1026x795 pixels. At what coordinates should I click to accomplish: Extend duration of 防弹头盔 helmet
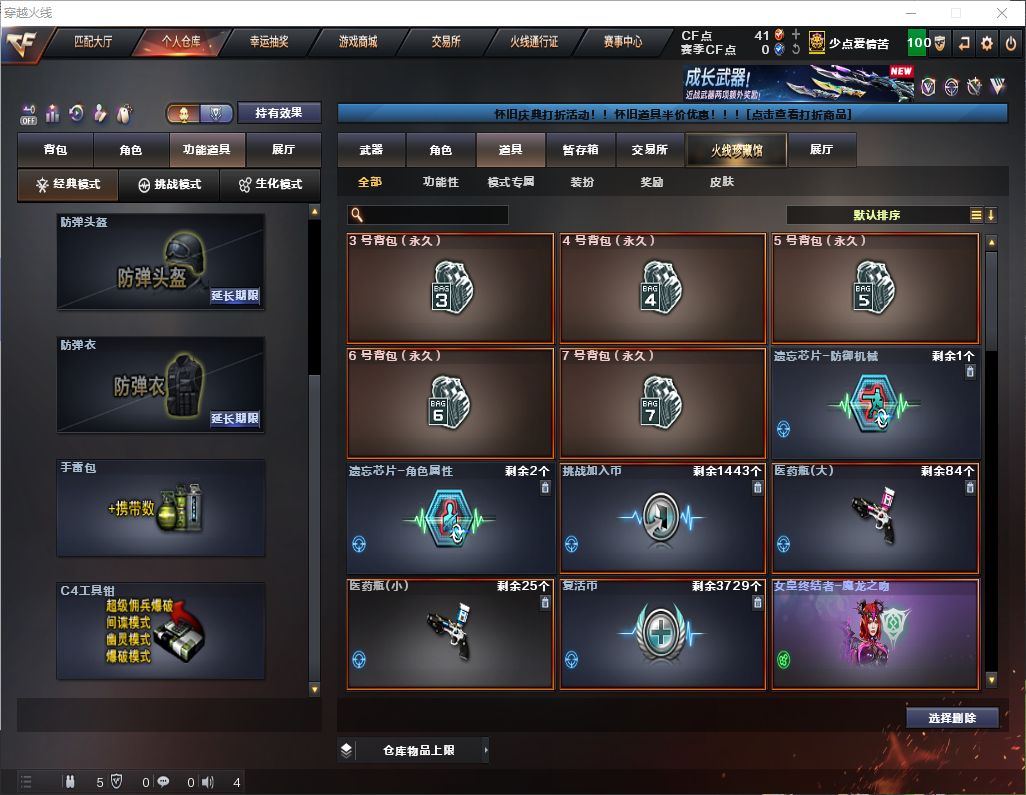pos(235,296)
